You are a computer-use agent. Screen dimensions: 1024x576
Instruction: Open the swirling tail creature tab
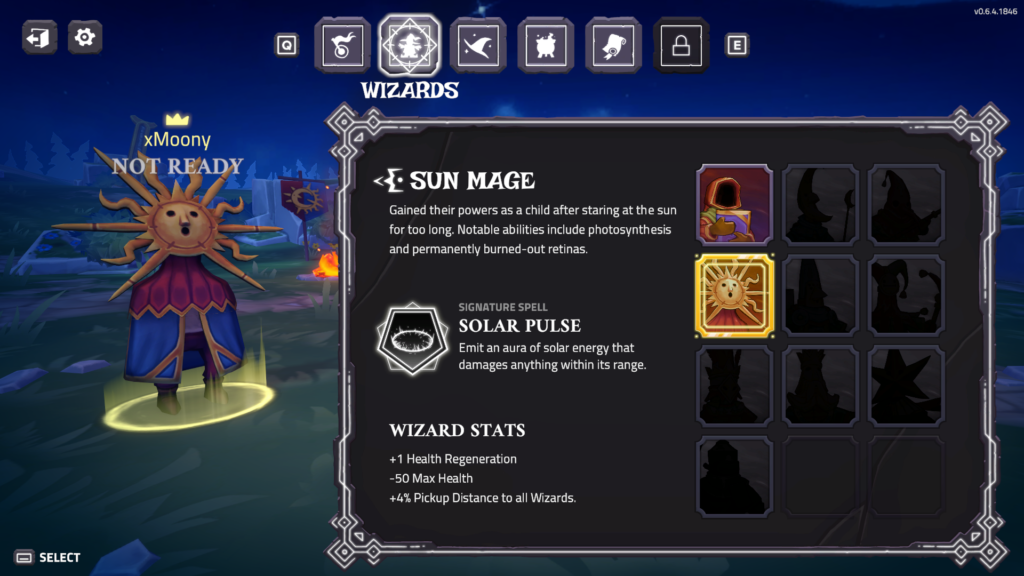tap(342, 45)
